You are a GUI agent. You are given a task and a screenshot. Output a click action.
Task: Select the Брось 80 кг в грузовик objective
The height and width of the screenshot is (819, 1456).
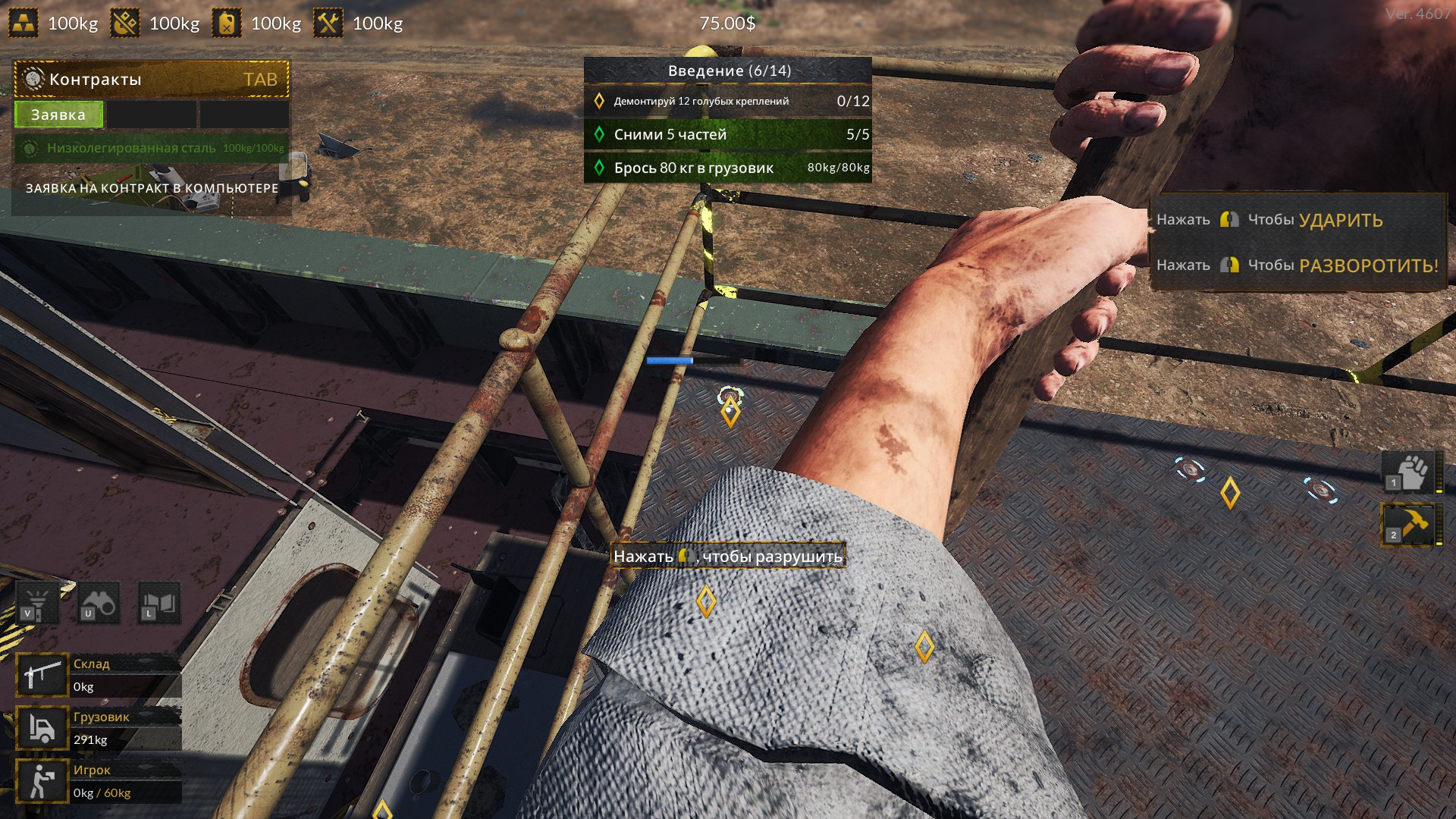[728, 168]
